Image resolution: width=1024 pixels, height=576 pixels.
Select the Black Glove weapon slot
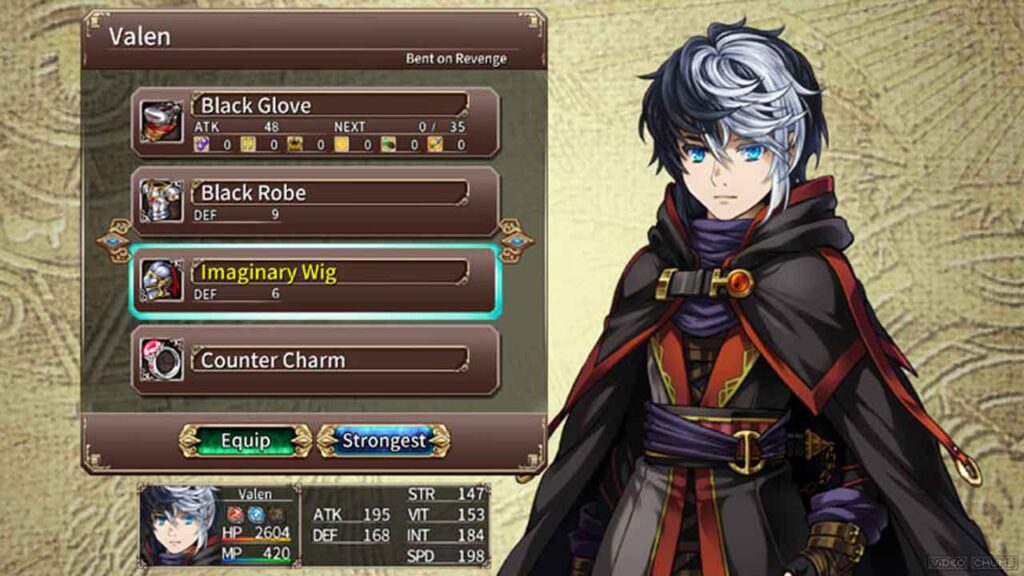[315, 122]
